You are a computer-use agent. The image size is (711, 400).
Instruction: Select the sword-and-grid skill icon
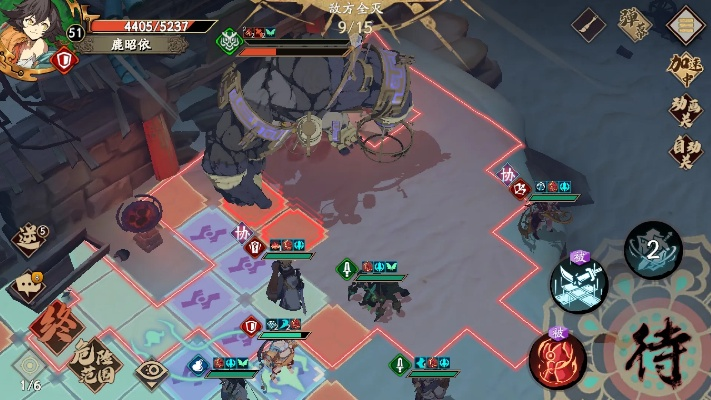pyautogui.click(x=580, y=282)
